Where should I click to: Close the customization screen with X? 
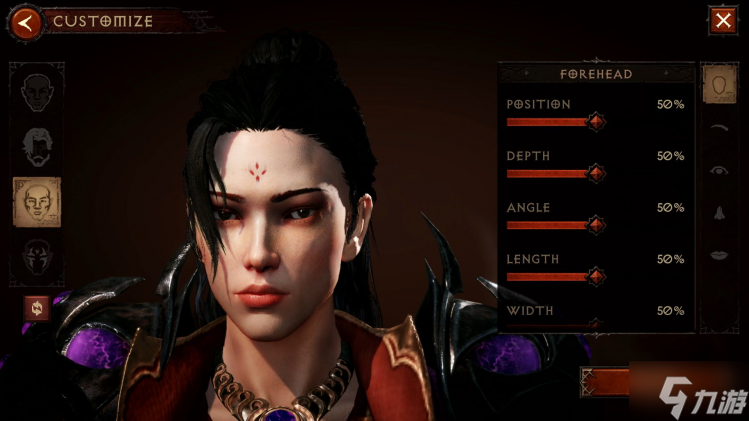pyautogui.click(x=721, y=20)
